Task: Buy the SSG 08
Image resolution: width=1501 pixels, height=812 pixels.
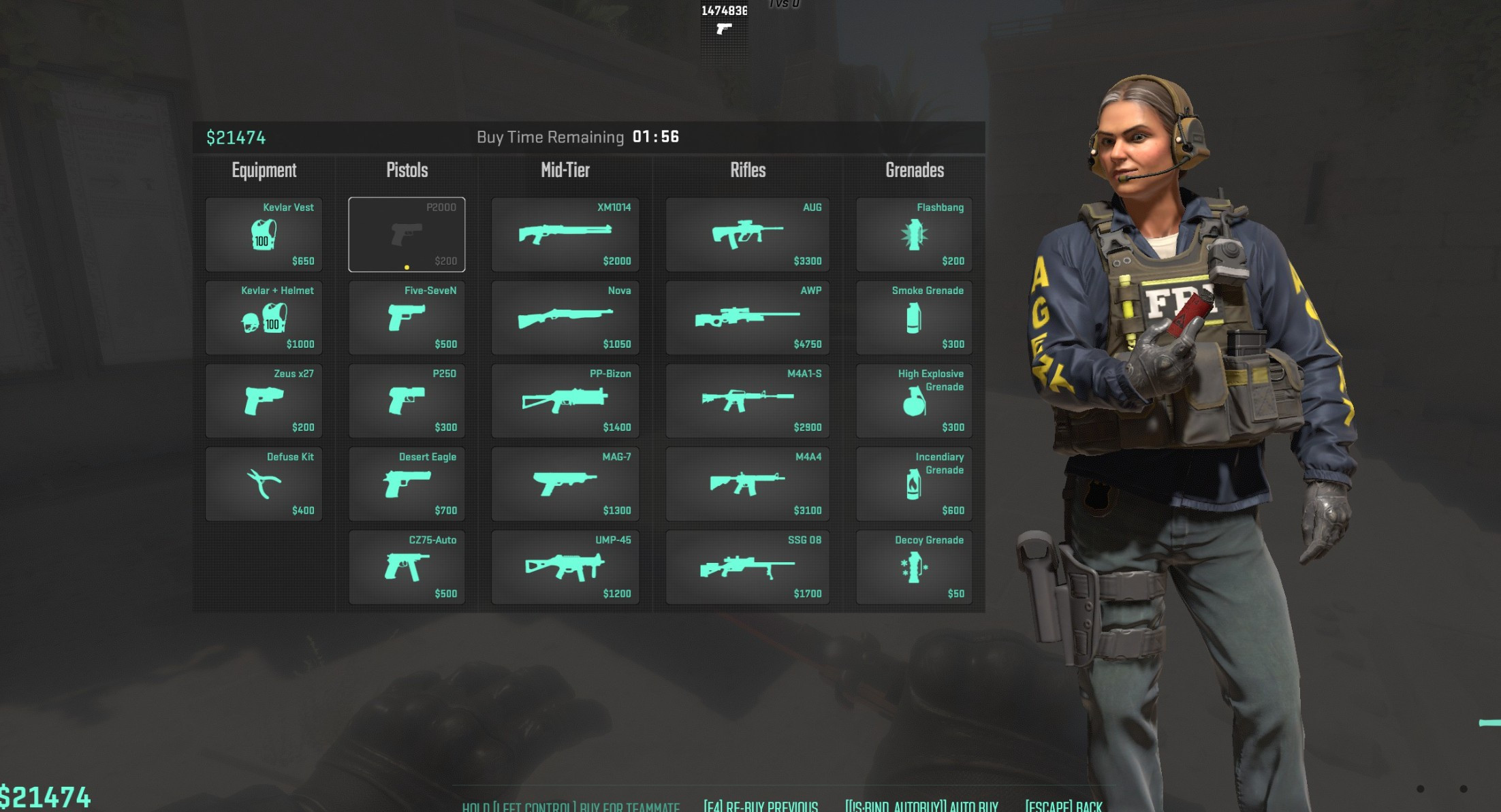Action: 746,567
